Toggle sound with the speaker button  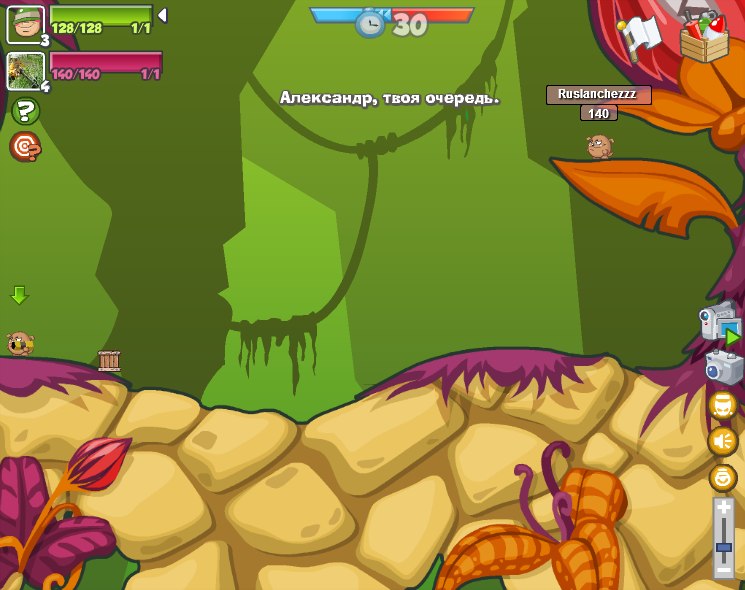pos(722,441)
